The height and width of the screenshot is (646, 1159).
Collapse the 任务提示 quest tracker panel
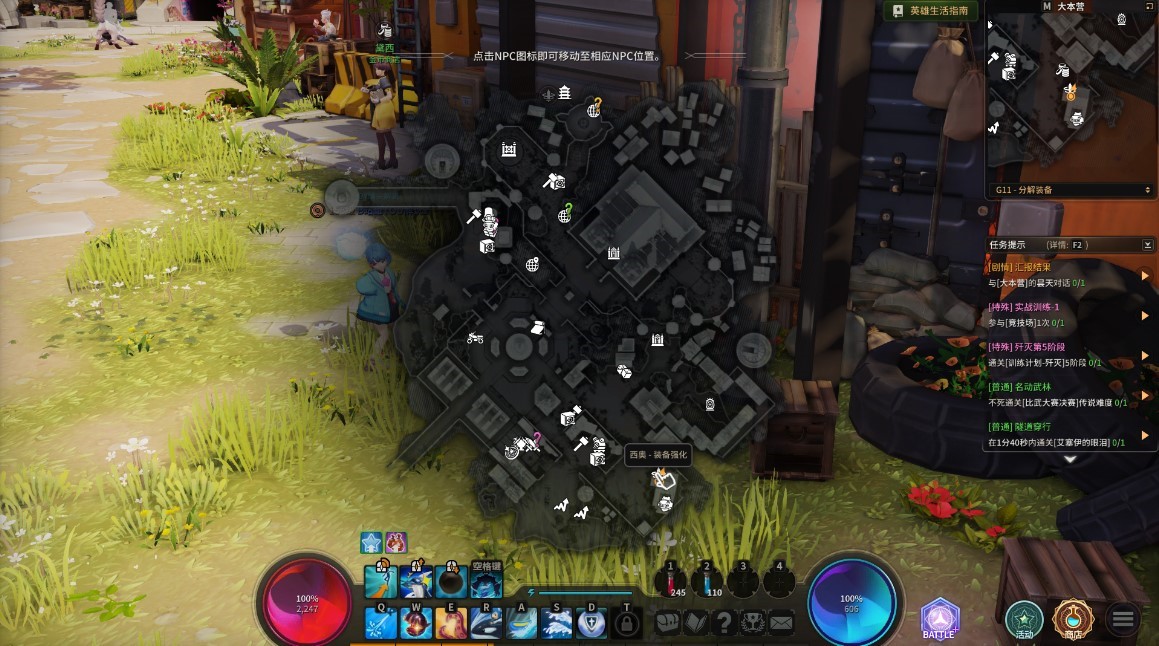1147,244
